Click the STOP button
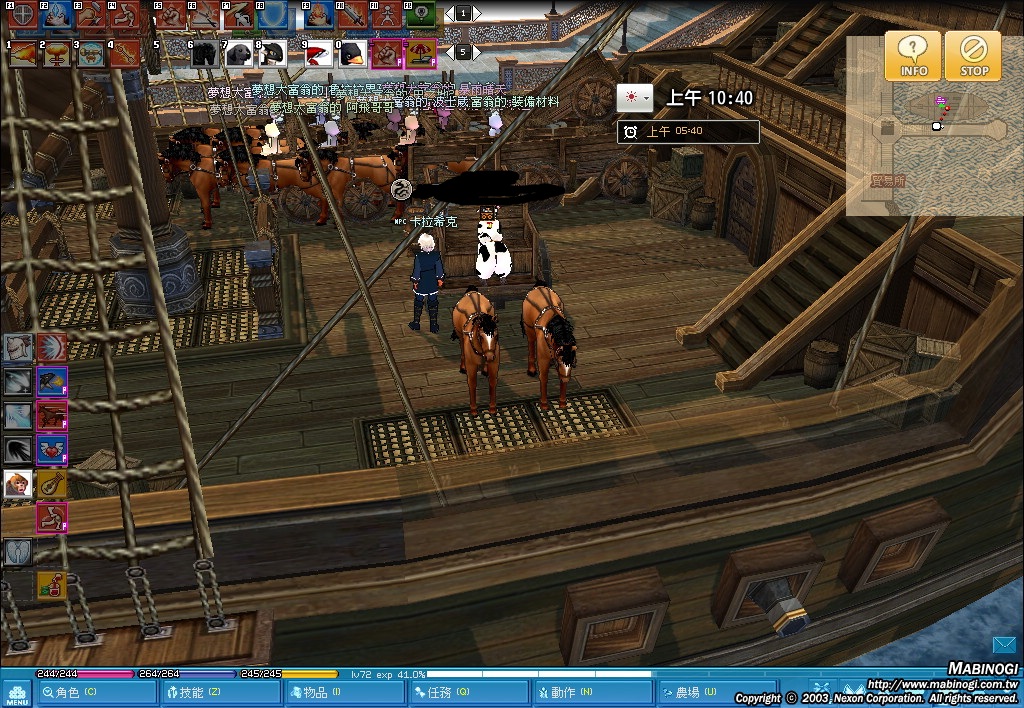 point(973,56)
